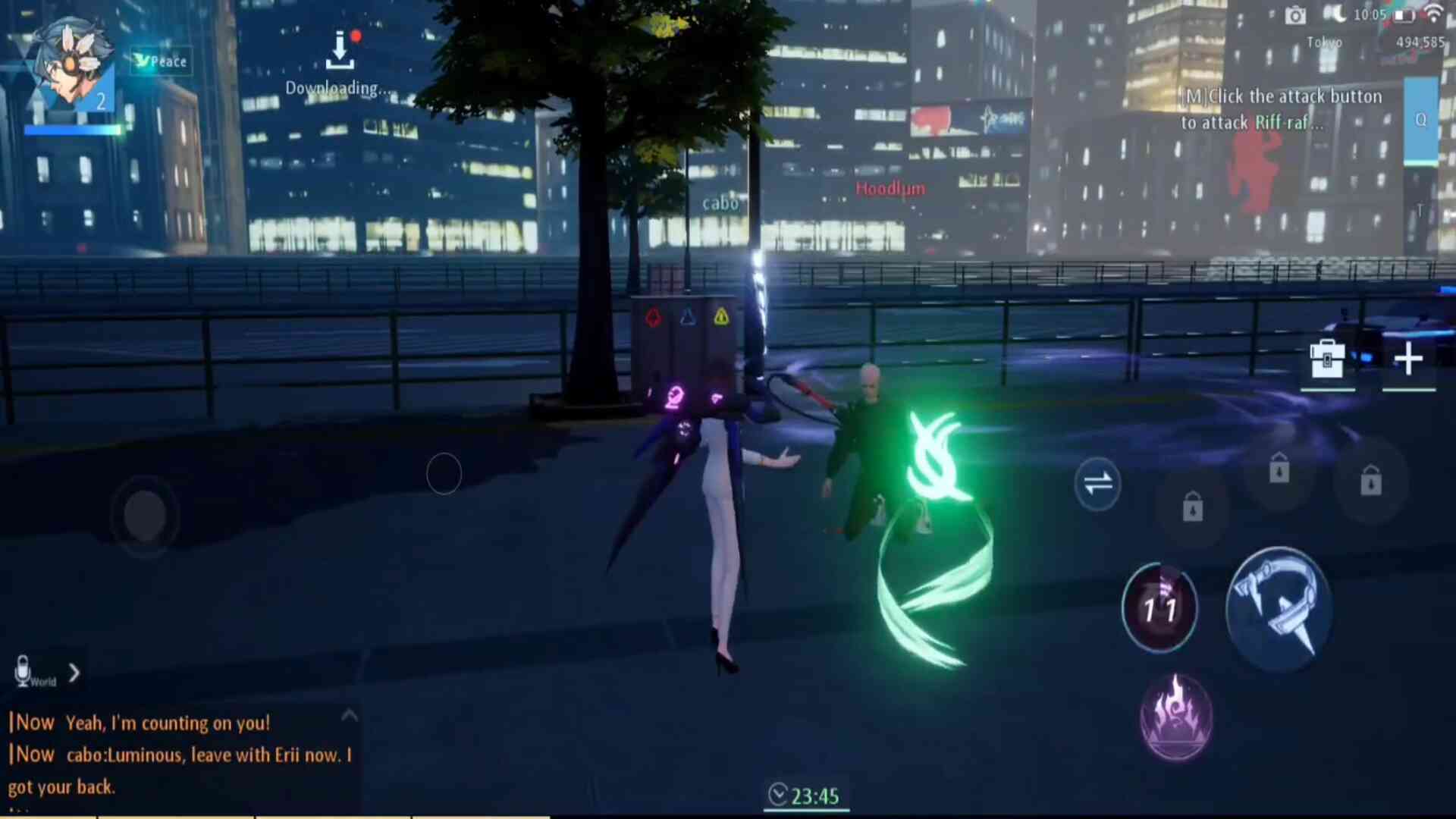Select the Q quest tab
The width and height of the screenshot is (1456, 819).
pyautogui.click(x=1420, y=120)
